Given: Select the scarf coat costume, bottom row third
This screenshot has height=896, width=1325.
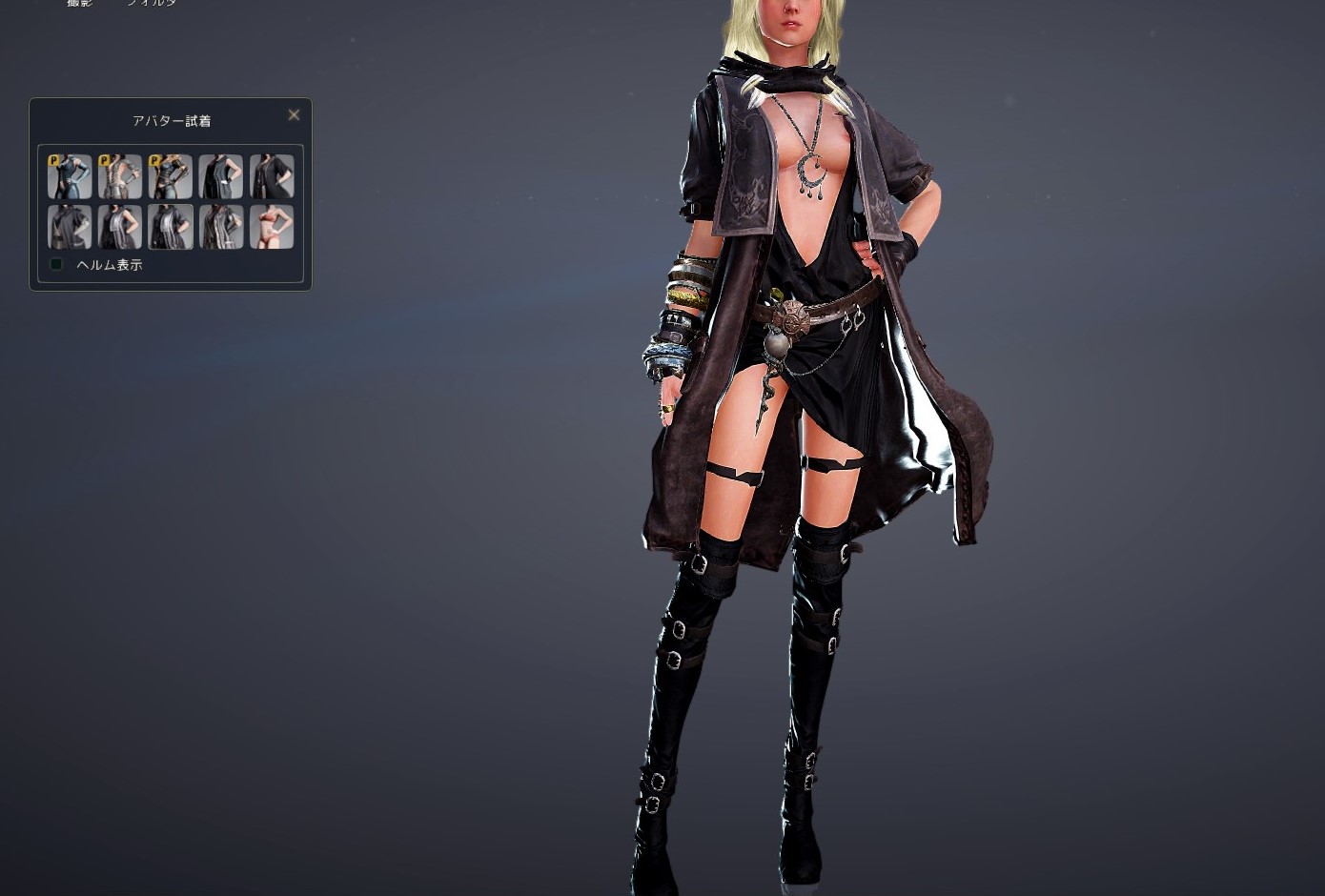Looking at the screenshot, I should pyautogui.click(x=171, y=227).
